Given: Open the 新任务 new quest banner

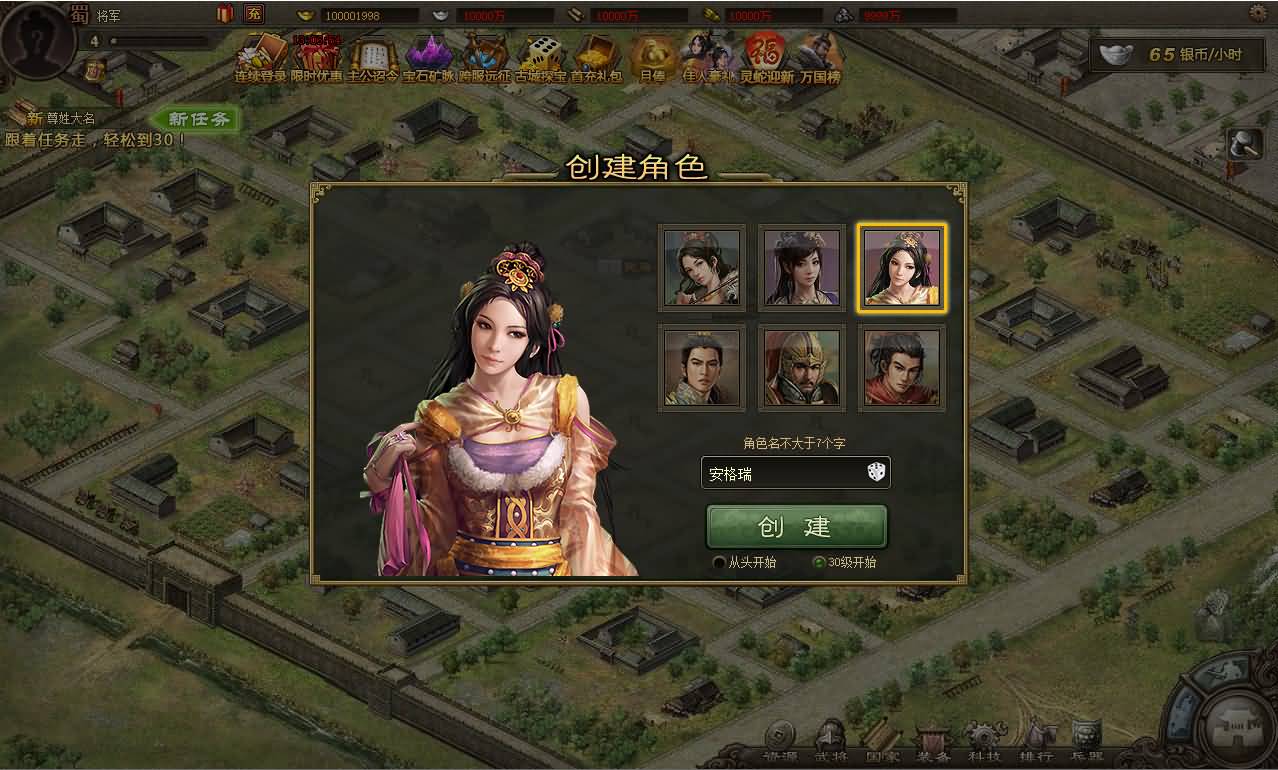Looking at the screenshot, I should (198, 120).
